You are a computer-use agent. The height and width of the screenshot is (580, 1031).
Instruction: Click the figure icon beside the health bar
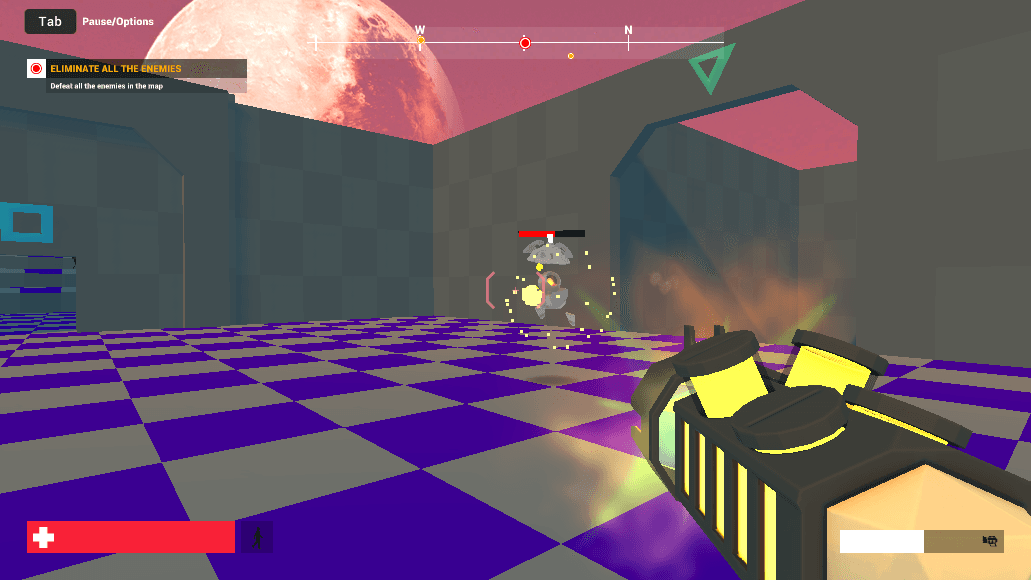[257, 538]
